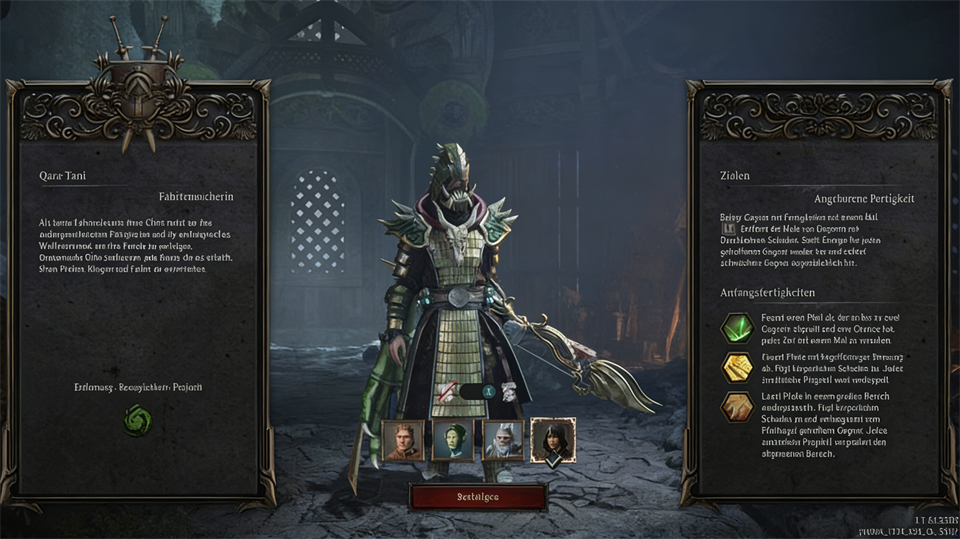Select the dark-haired woman portrait

click(x=553, y=440)
